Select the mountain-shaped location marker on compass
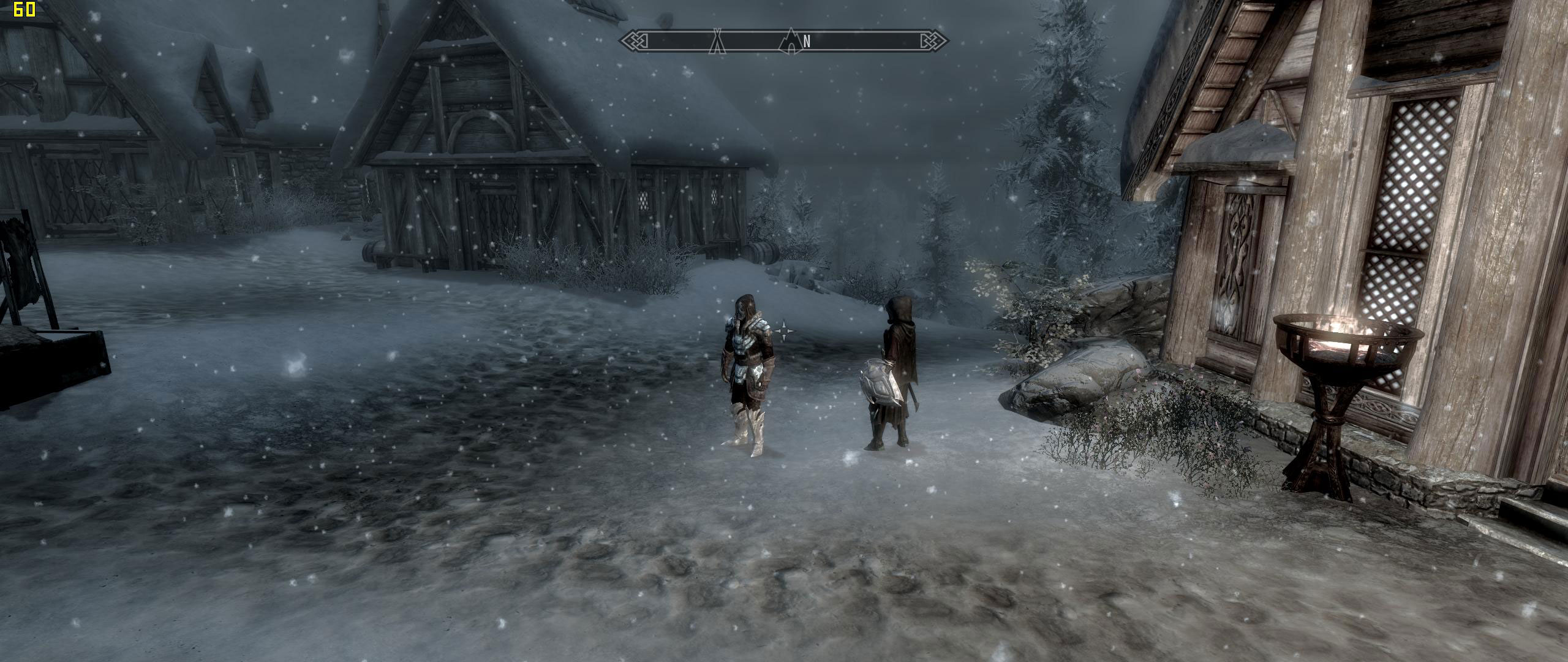The height and width of the screenshot is (662, 1568). click(791, 40)
